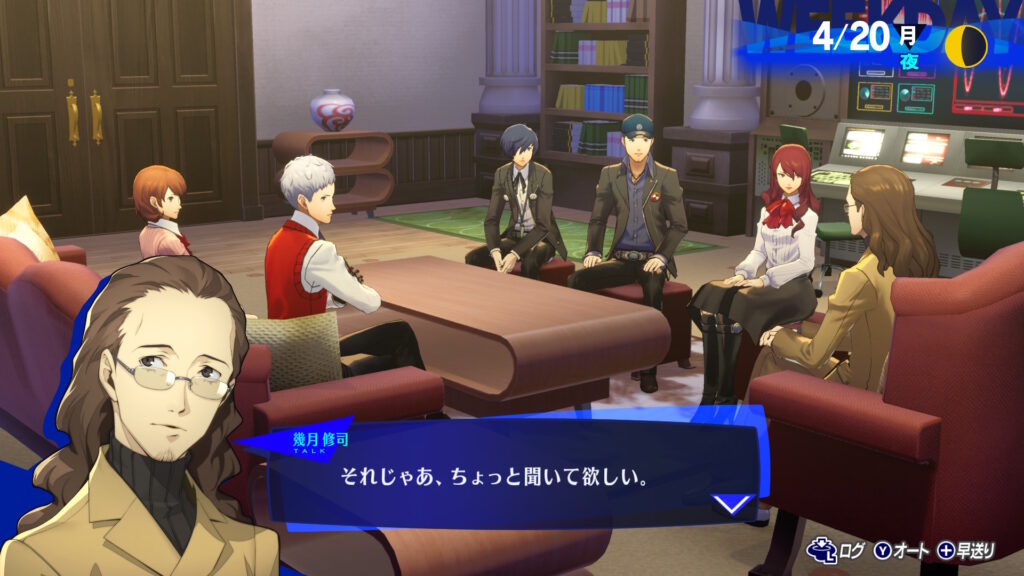1024x576 pixels.
Task: Advance dialogue with the white down arrow
Action: [733, 503]
